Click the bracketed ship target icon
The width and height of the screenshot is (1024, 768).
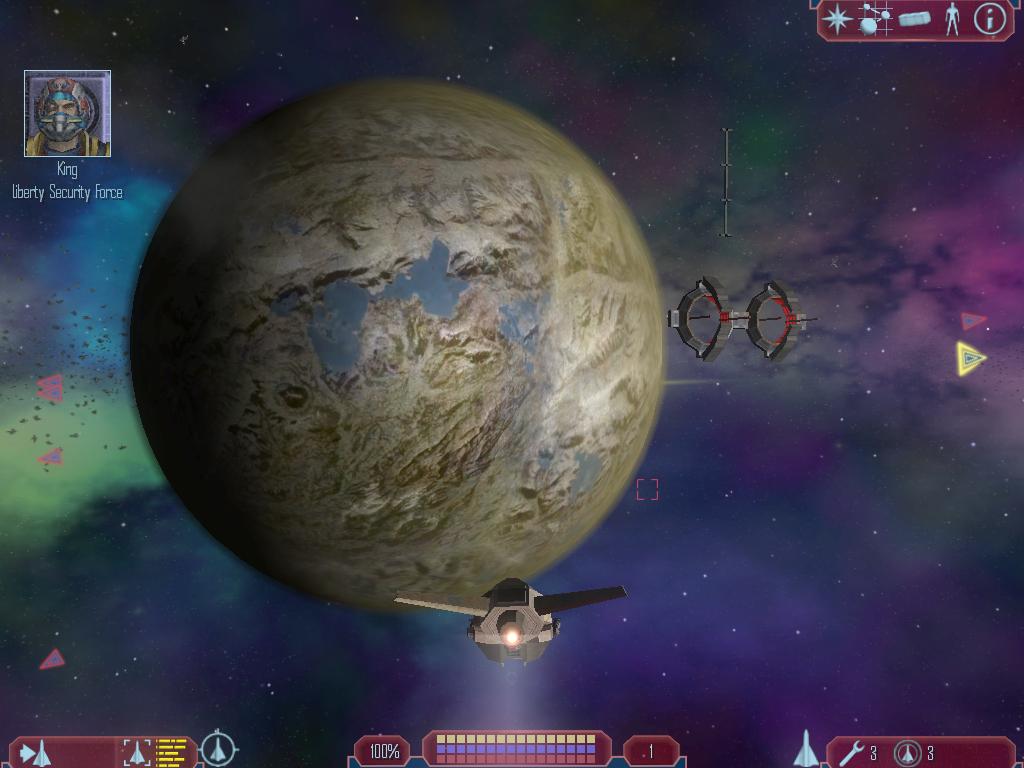137,752
